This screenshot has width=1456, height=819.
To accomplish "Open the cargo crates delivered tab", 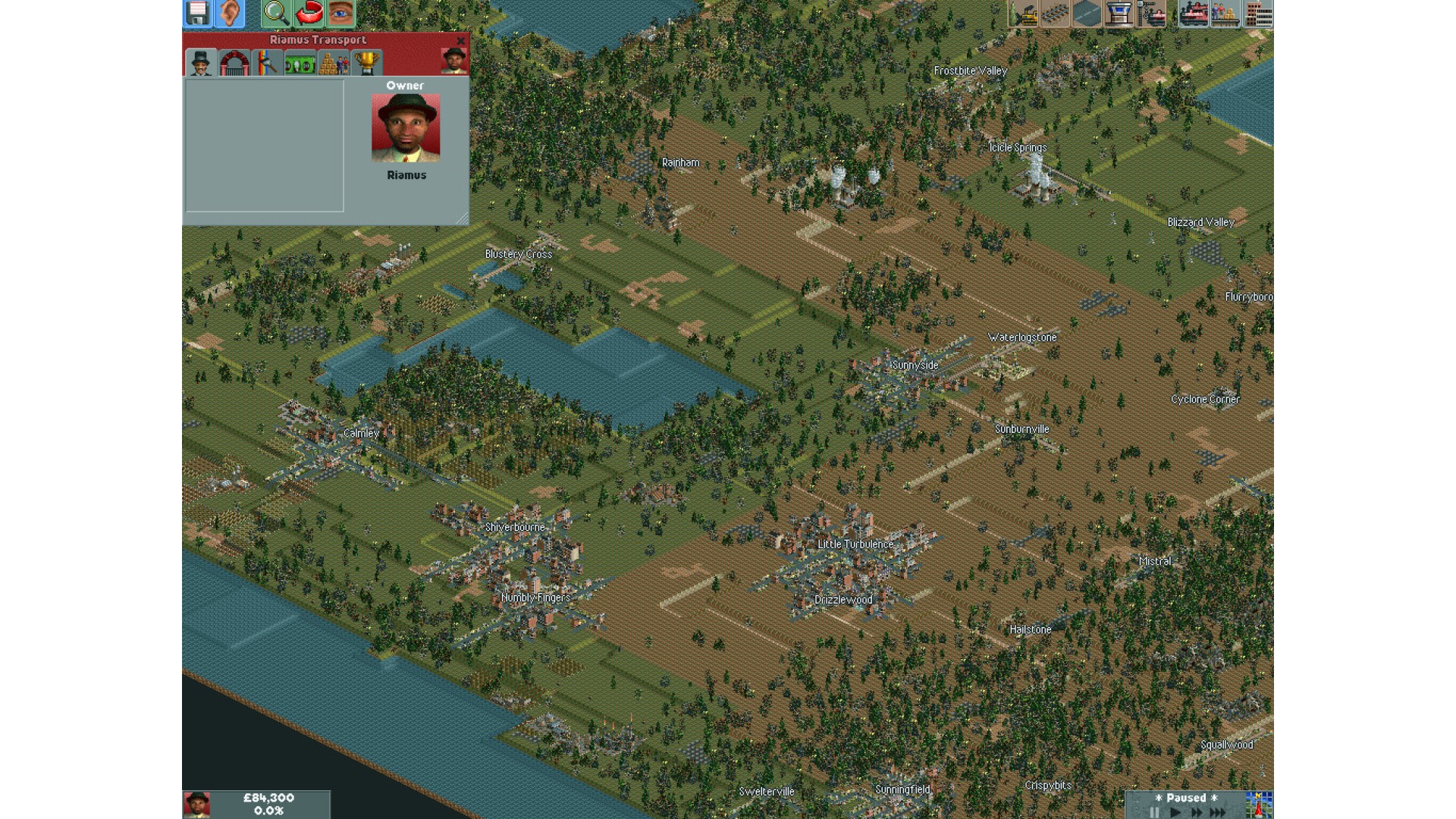I will coord(333,64).
